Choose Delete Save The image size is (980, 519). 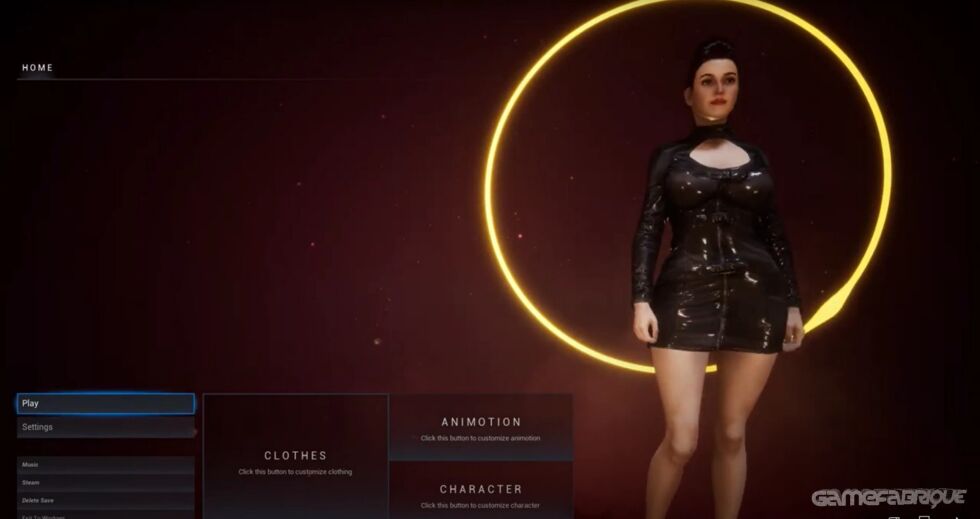[105, 500]
